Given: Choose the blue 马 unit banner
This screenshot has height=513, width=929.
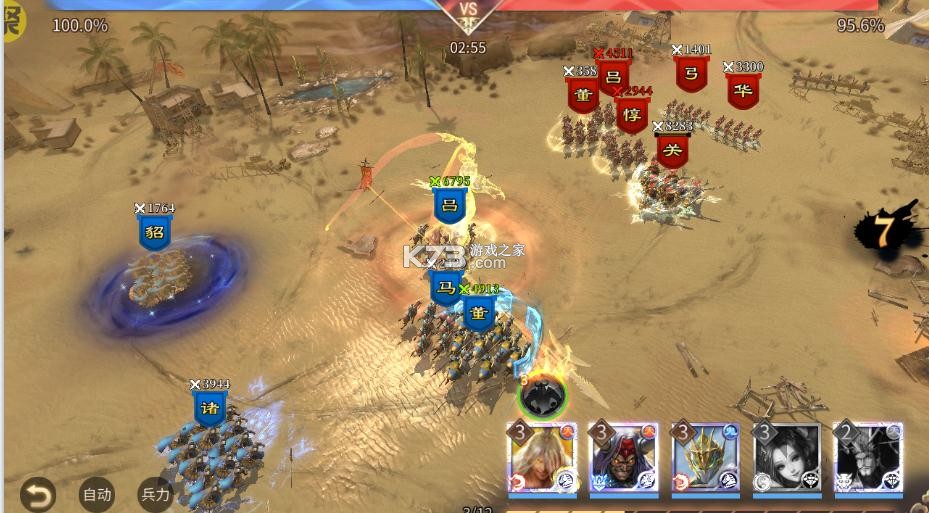Looking at the screenshot, I should 446,288.
